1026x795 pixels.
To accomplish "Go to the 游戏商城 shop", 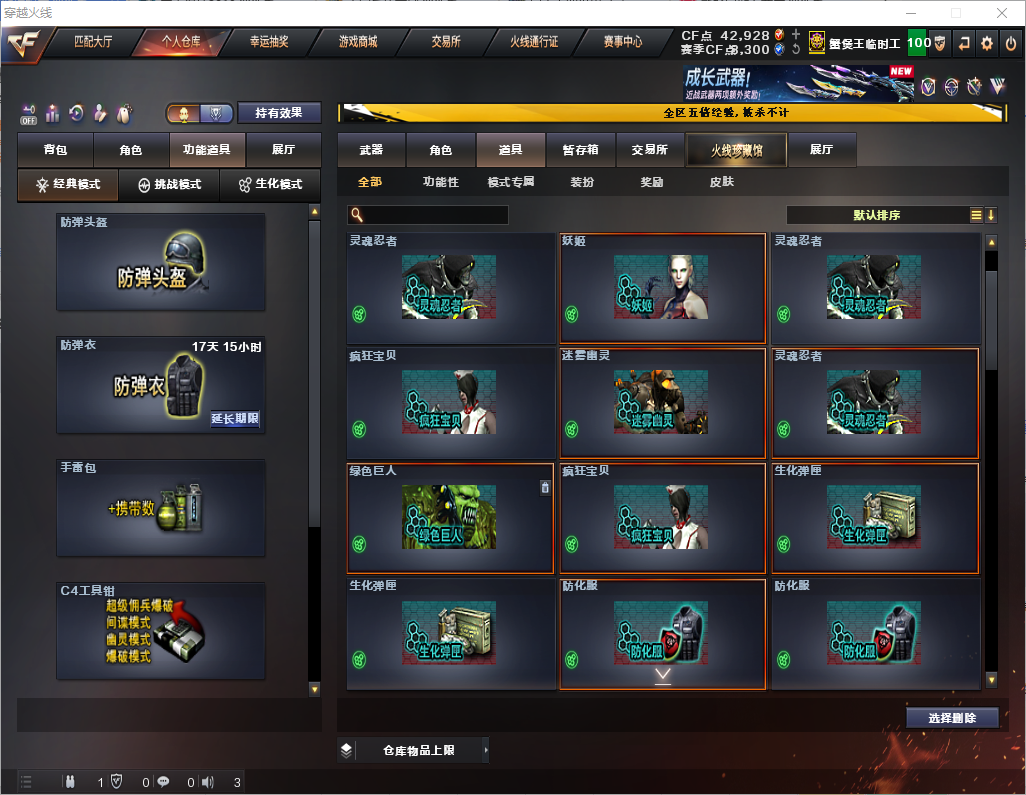I will 357,42.
